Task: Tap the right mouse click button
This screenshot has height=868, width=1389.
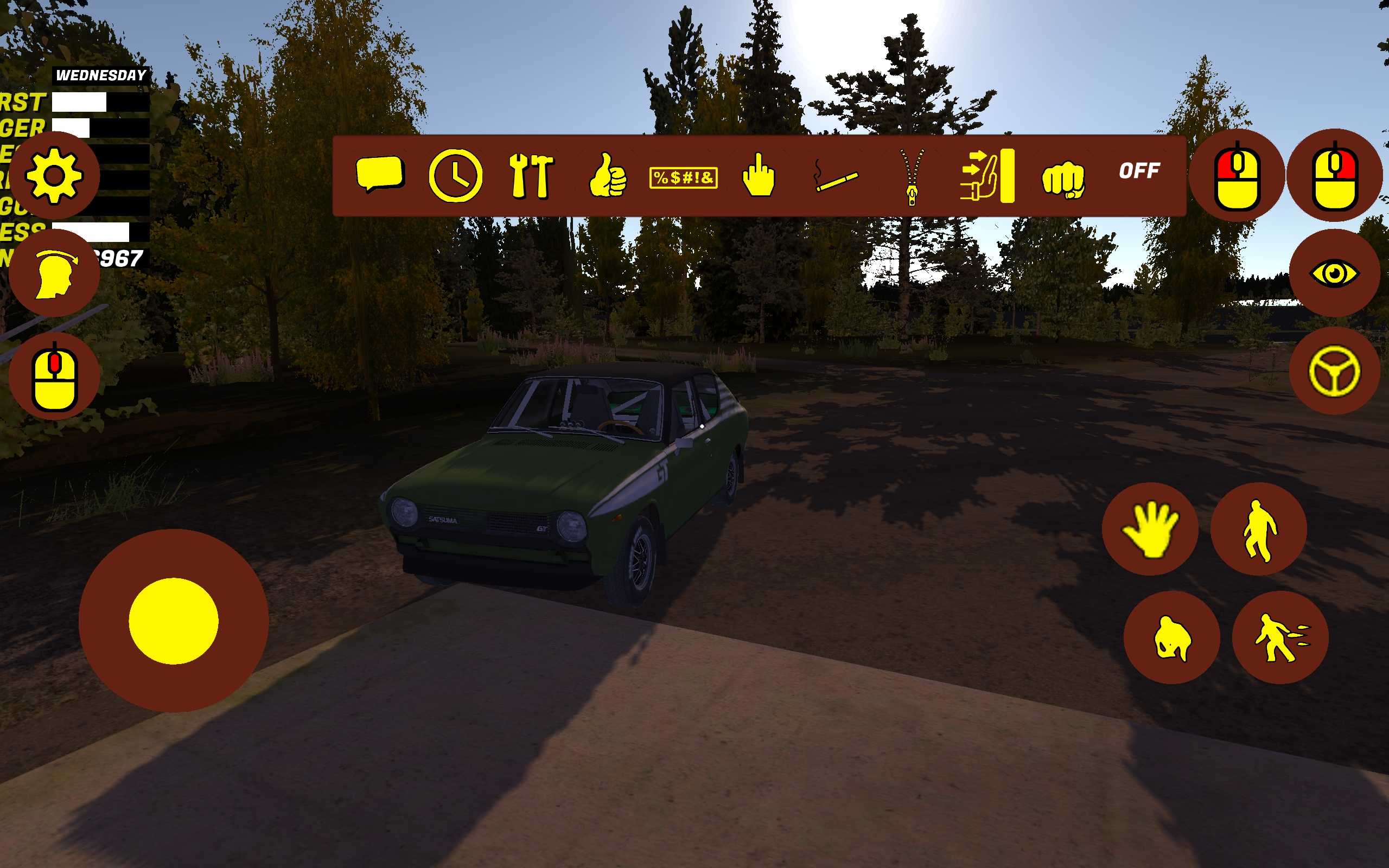Action: (x=1335, y=176)
